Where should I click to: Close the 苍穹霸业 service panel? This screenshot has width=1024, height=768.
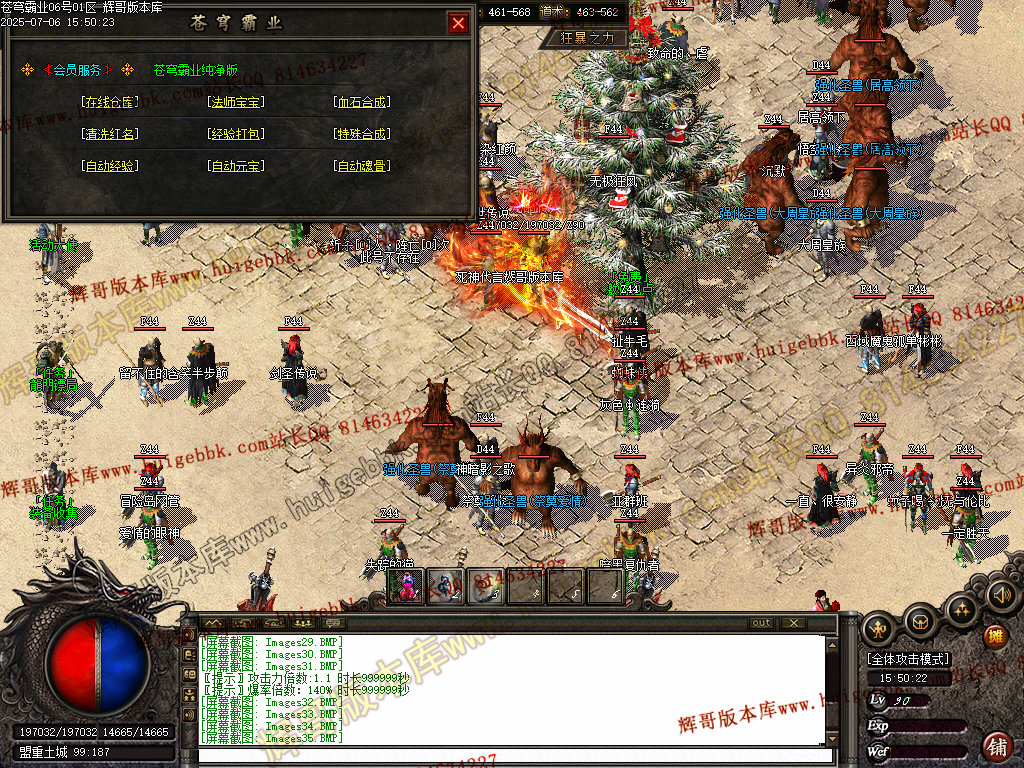tap(458, 23)
